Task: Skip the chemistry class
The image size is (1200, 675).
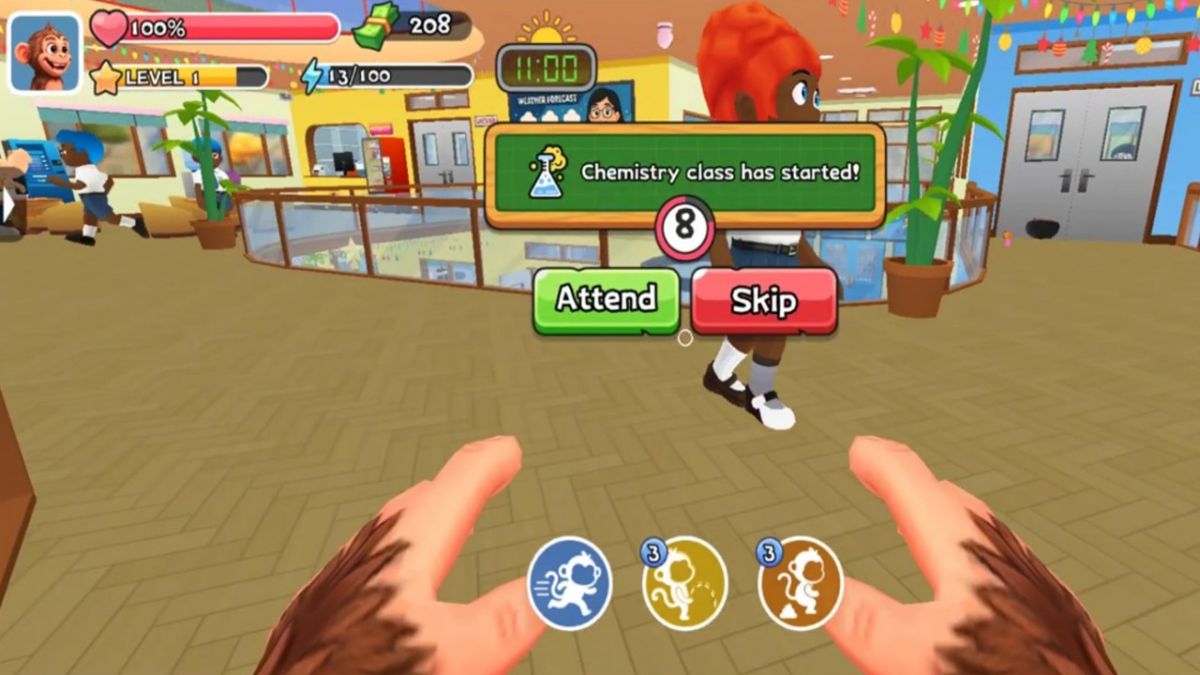Action: coord(764,300)
